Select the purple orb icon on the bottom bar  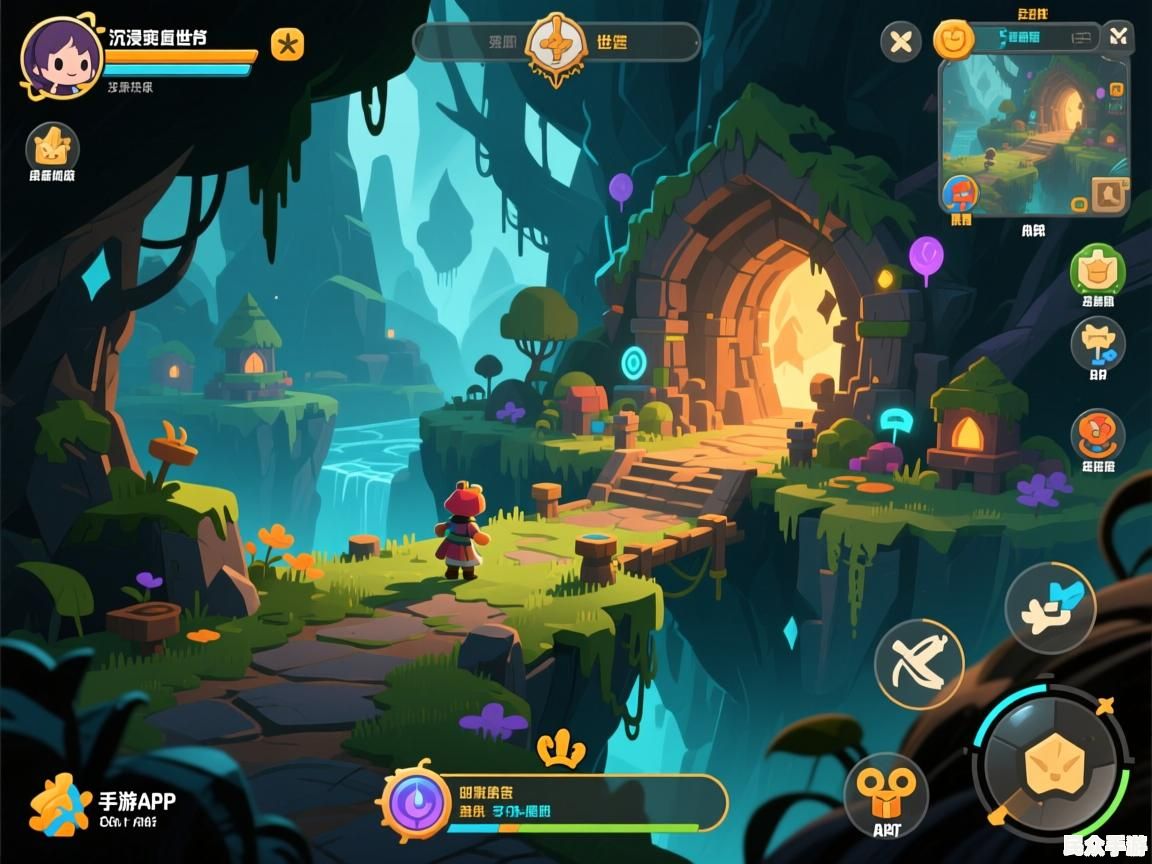pyautogui.click(x=419, y=802)
